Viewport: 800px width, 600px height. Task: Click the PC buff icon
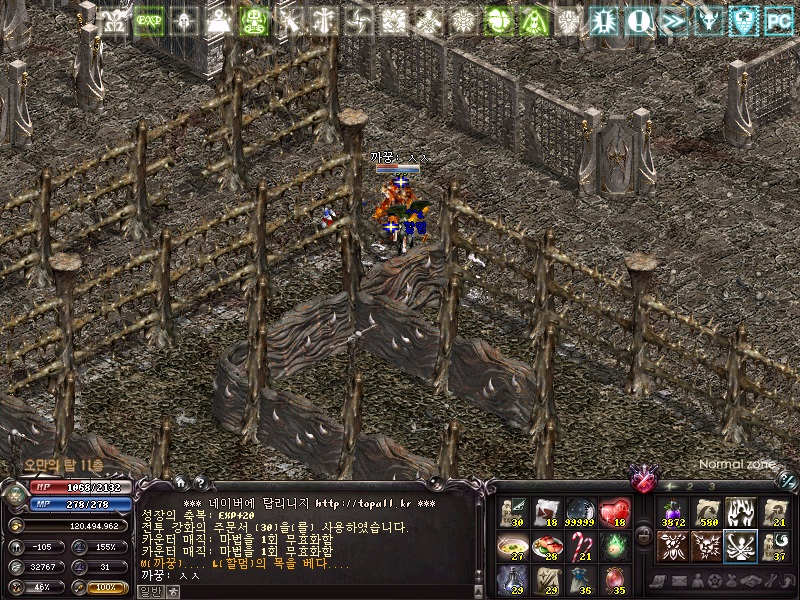click(x=778, y=19)
